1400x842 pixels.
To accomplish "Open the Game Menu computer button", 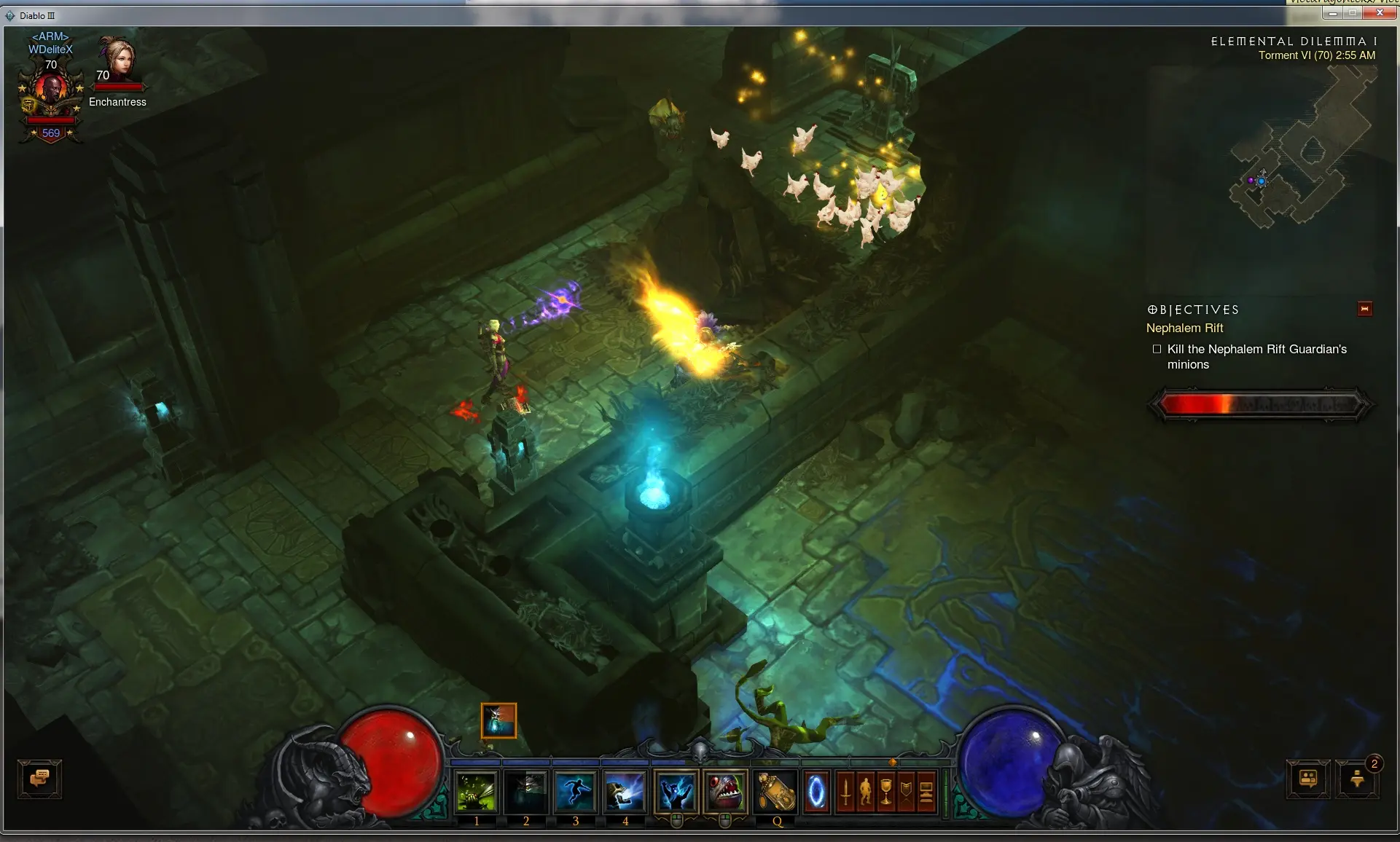I will 926,792.
